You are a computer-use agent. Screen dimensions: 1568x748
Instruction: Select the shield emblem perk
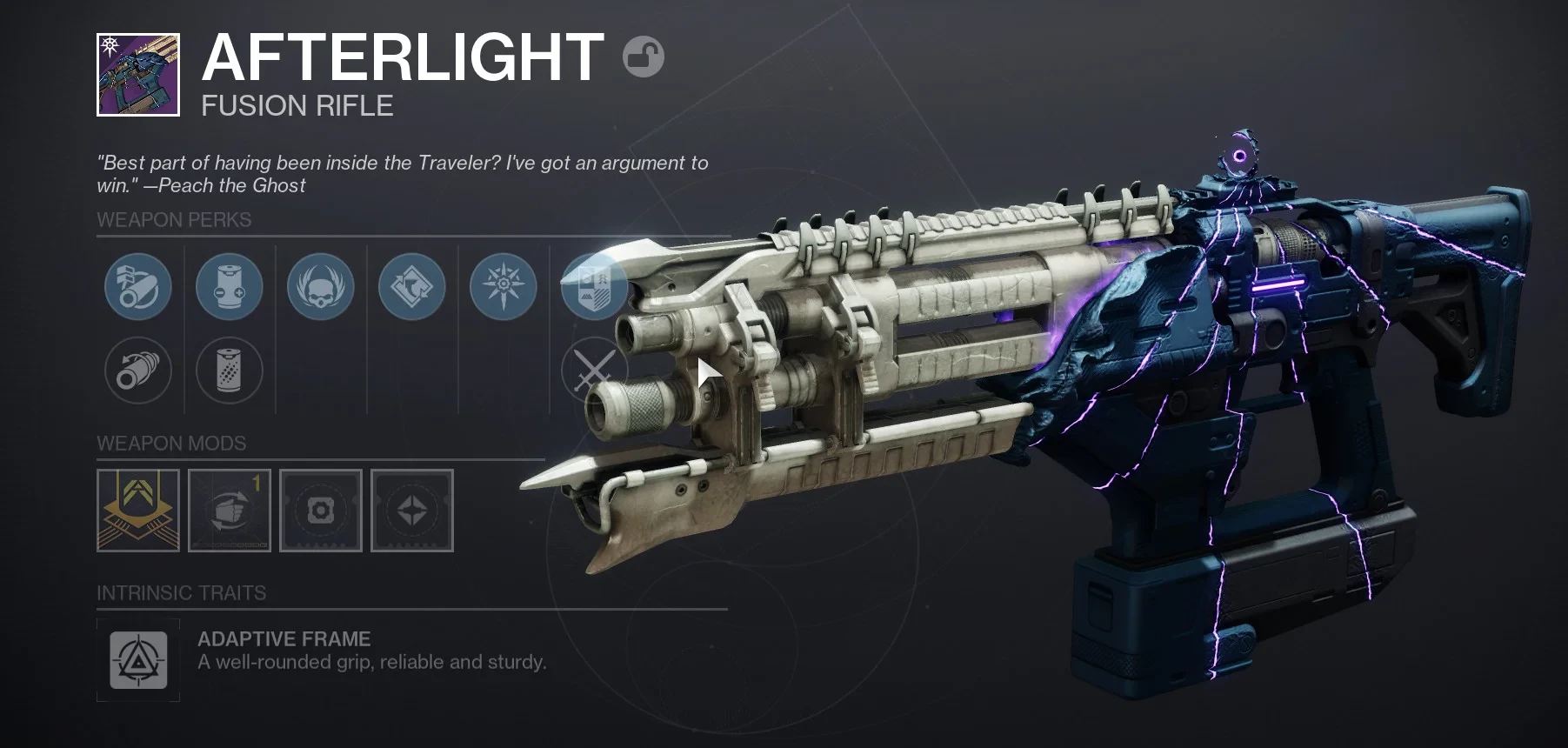point(594,286)
